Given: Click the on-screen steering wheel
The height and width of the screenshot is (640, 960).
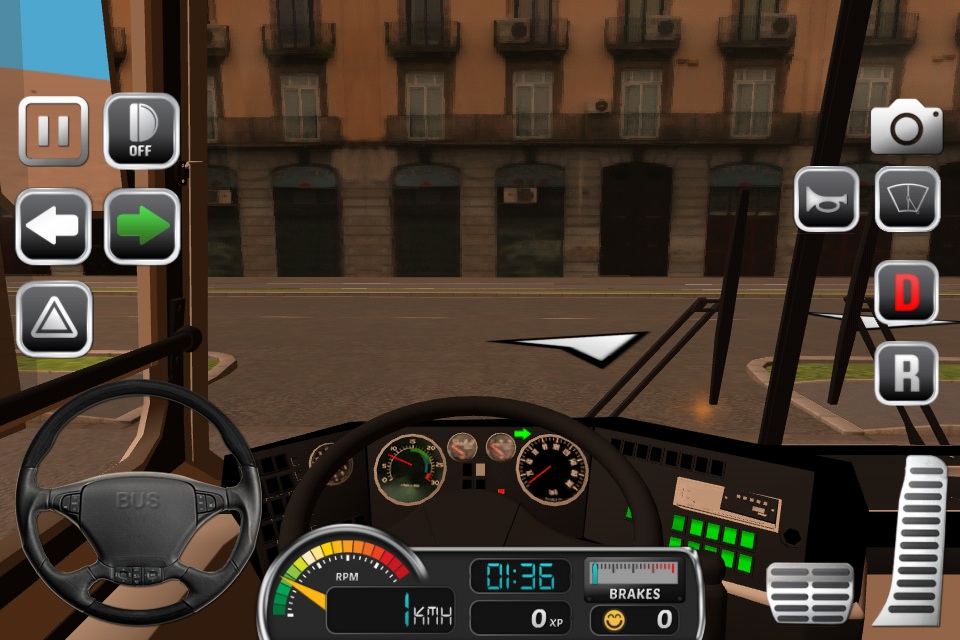Looking at the screenshot, I should click(x=137, y=500).
